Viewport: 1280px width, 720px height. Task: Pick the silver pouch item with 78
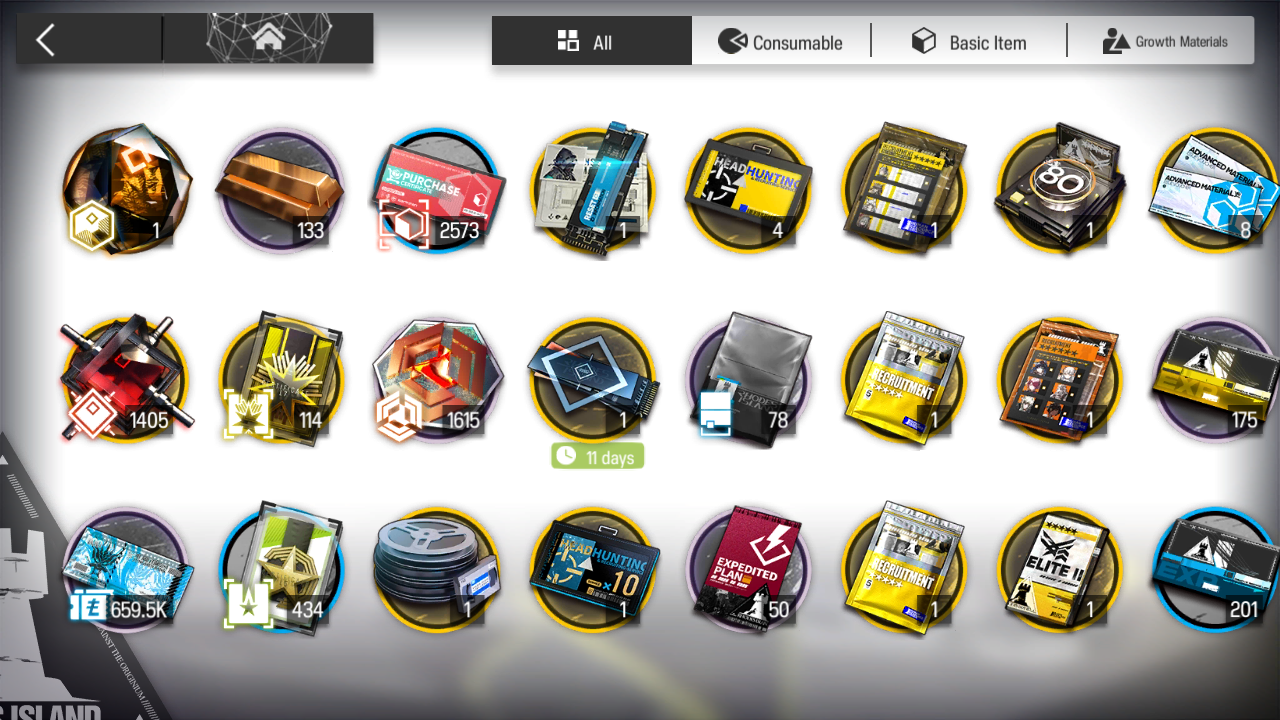[x=749, y=380]
